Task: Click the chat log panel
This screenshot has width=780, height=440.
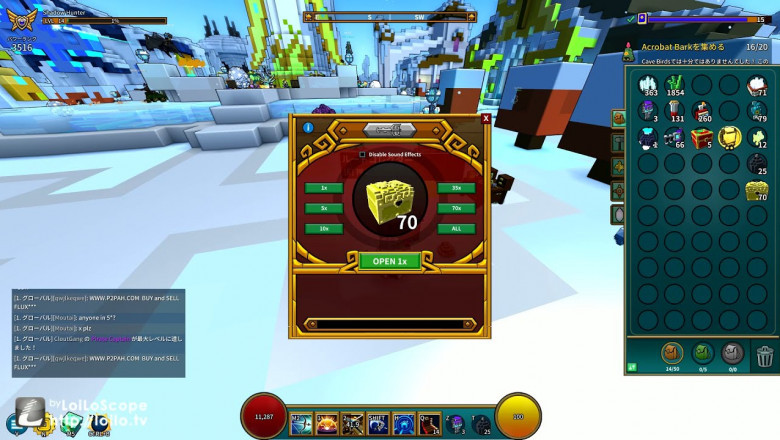Action: (x=98, y=332)
